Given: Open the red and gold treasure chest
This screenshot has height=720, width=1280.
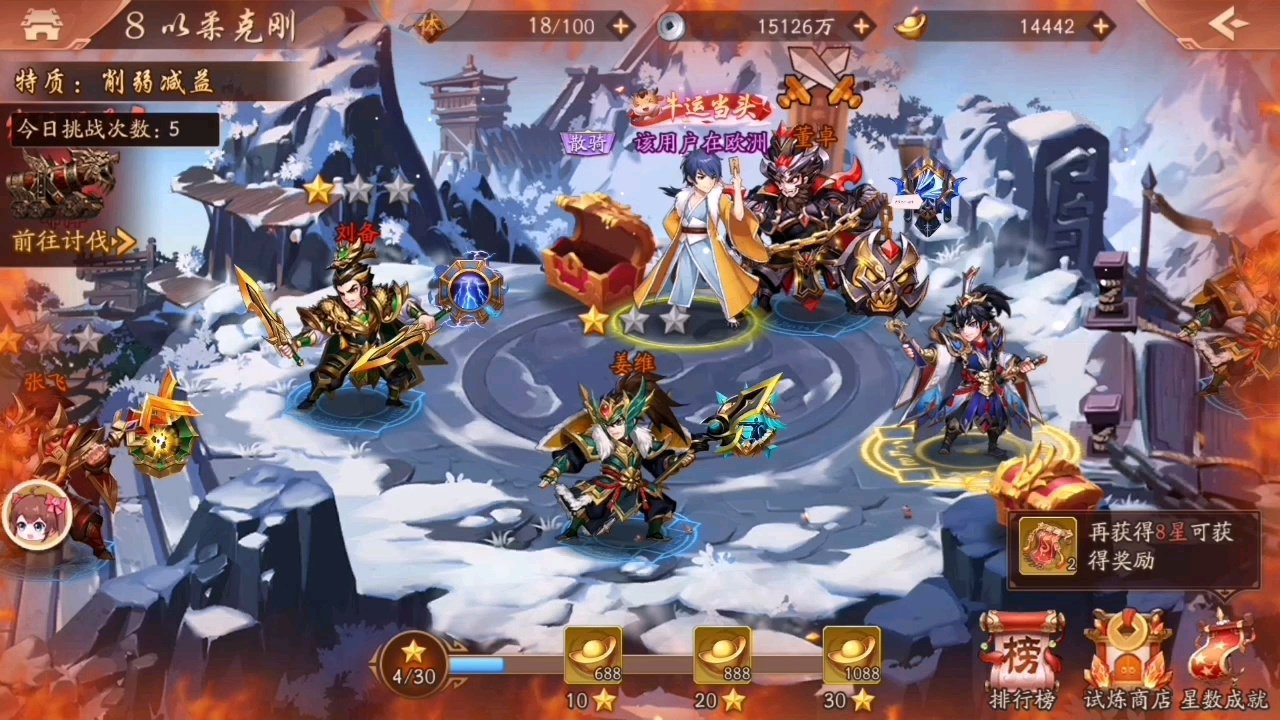Looking at the screenshot, I should (x=598, y=250).
